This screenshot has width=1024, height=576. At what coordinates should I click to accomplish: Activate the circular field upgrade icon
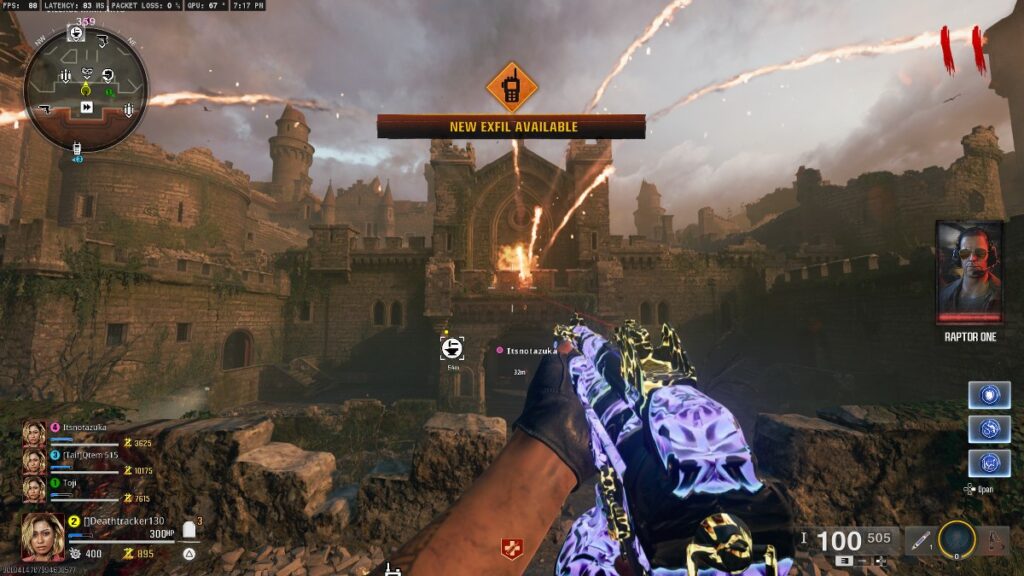[957, 540]
